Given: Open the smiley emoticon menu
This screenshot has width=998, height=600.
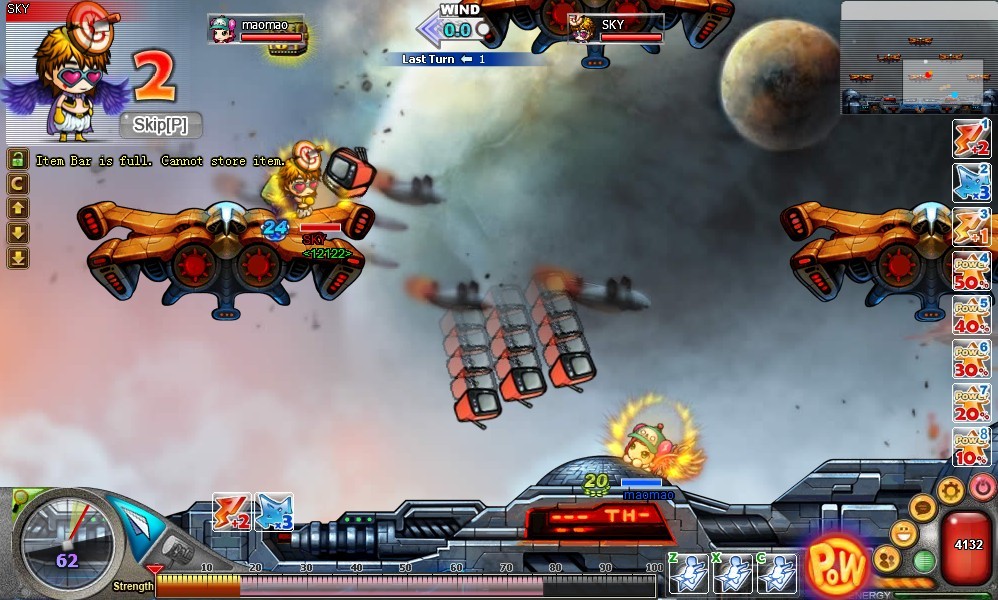Looking at the screenshot, I should point(904,533).
